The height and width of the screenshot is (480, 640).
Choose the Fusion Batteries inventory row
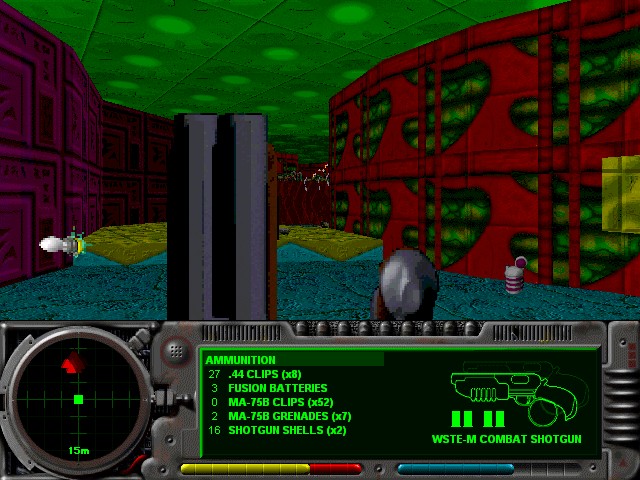click(x=270, y=388)
